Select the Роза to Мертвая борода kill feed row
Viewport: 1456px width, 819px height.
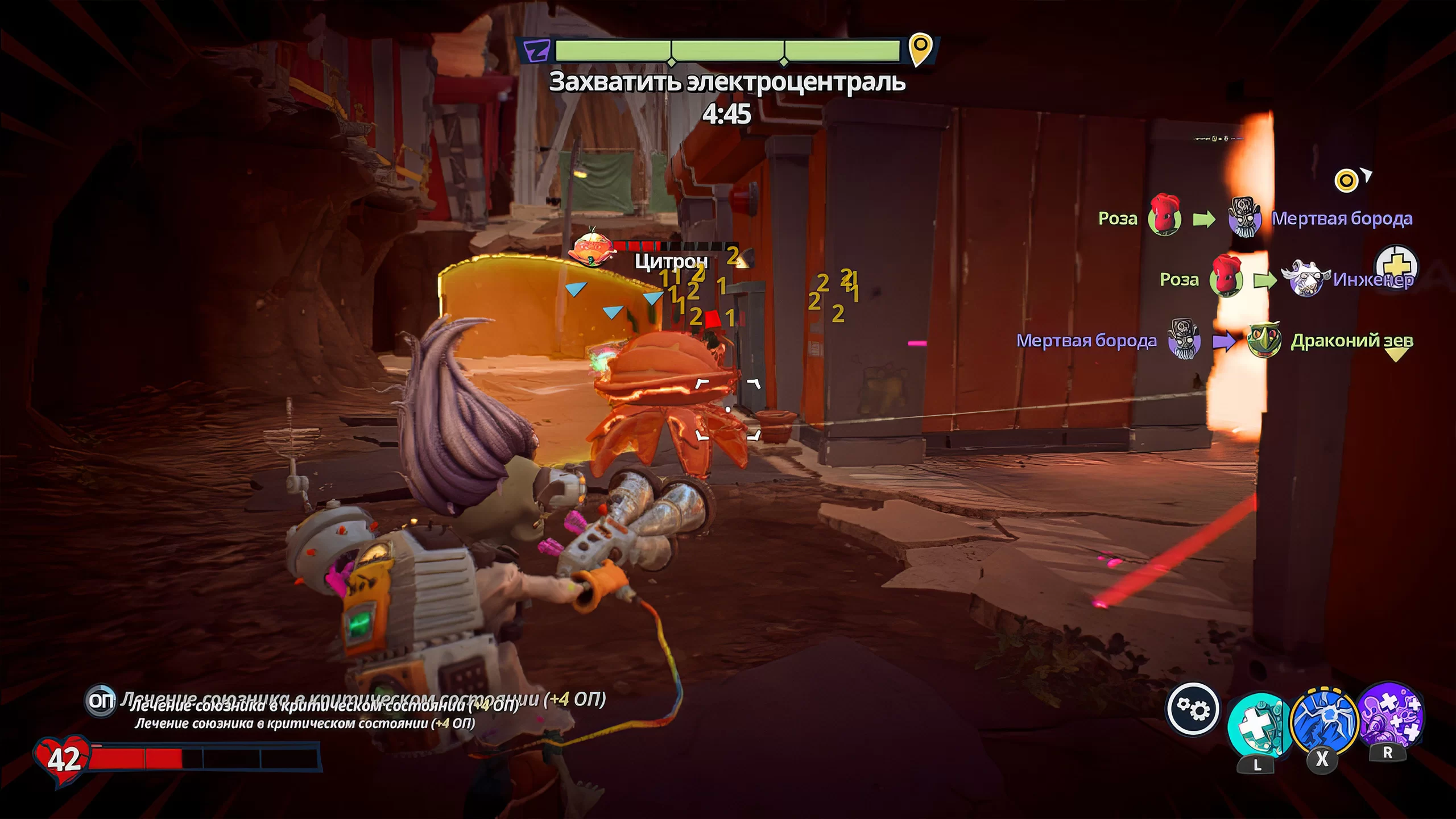pyautogui.click(x=1255, y=218)
